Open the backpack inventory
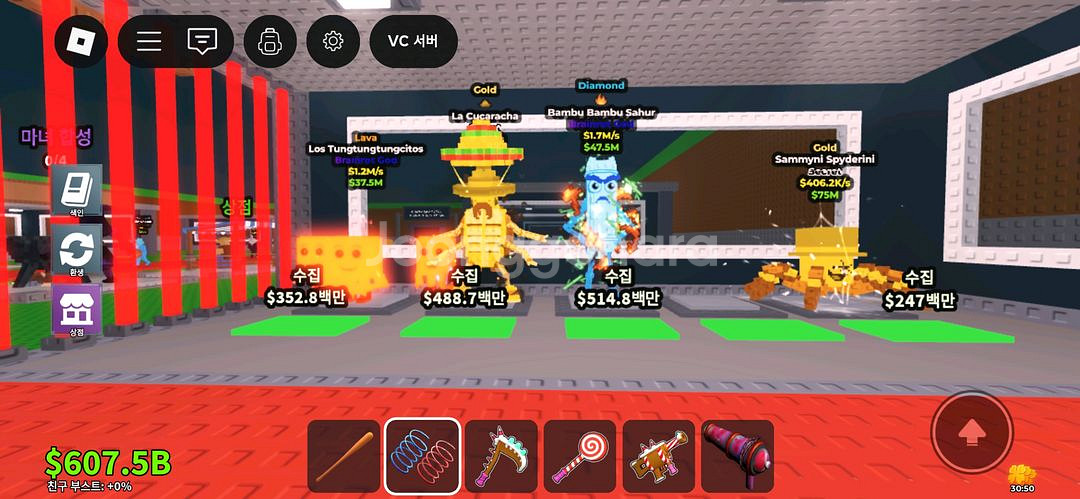 270,41
